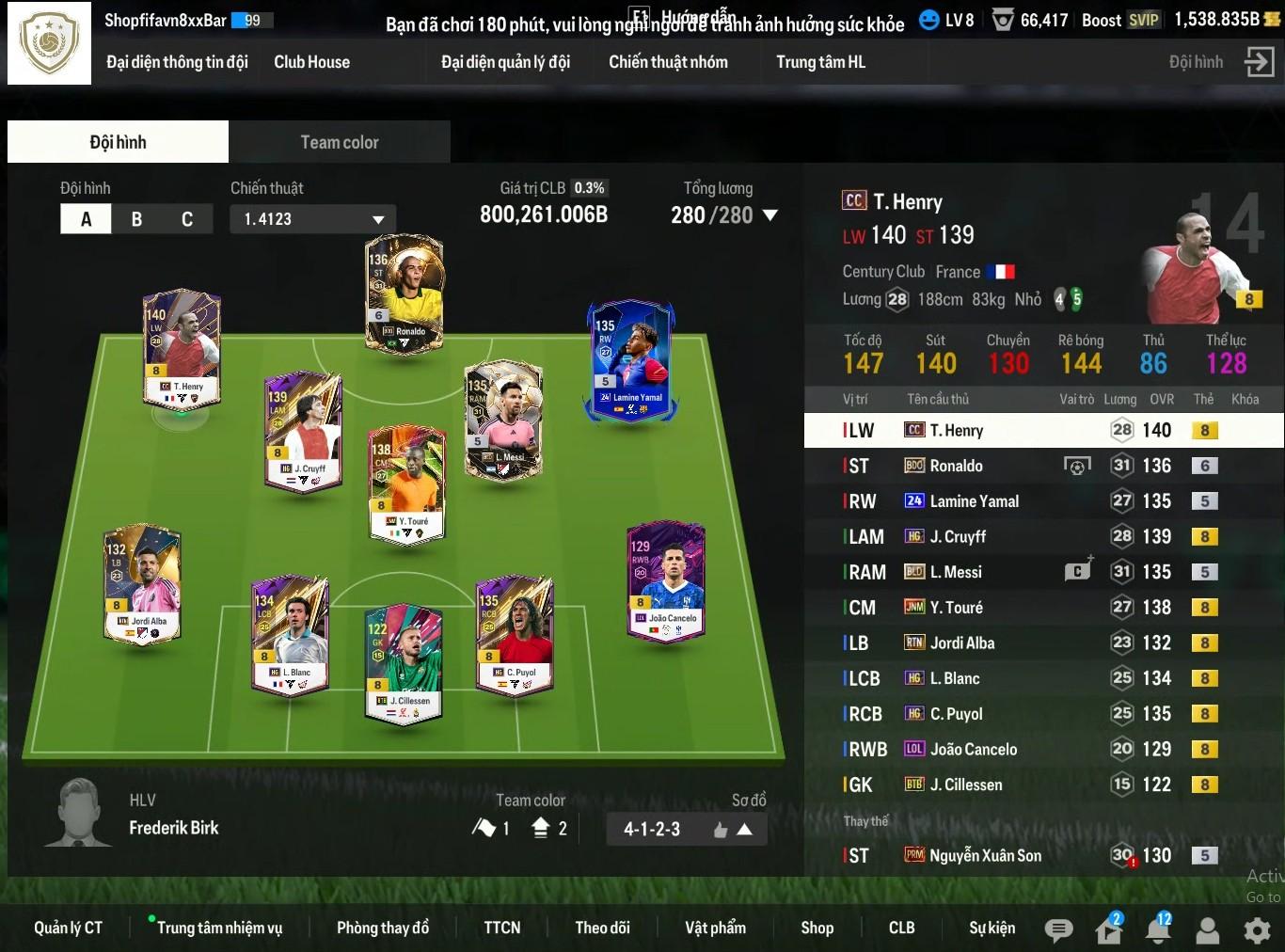The image size is (1285, 952).
Task: Open the Shop from bottom bar
Action: [x=817, y=928]
